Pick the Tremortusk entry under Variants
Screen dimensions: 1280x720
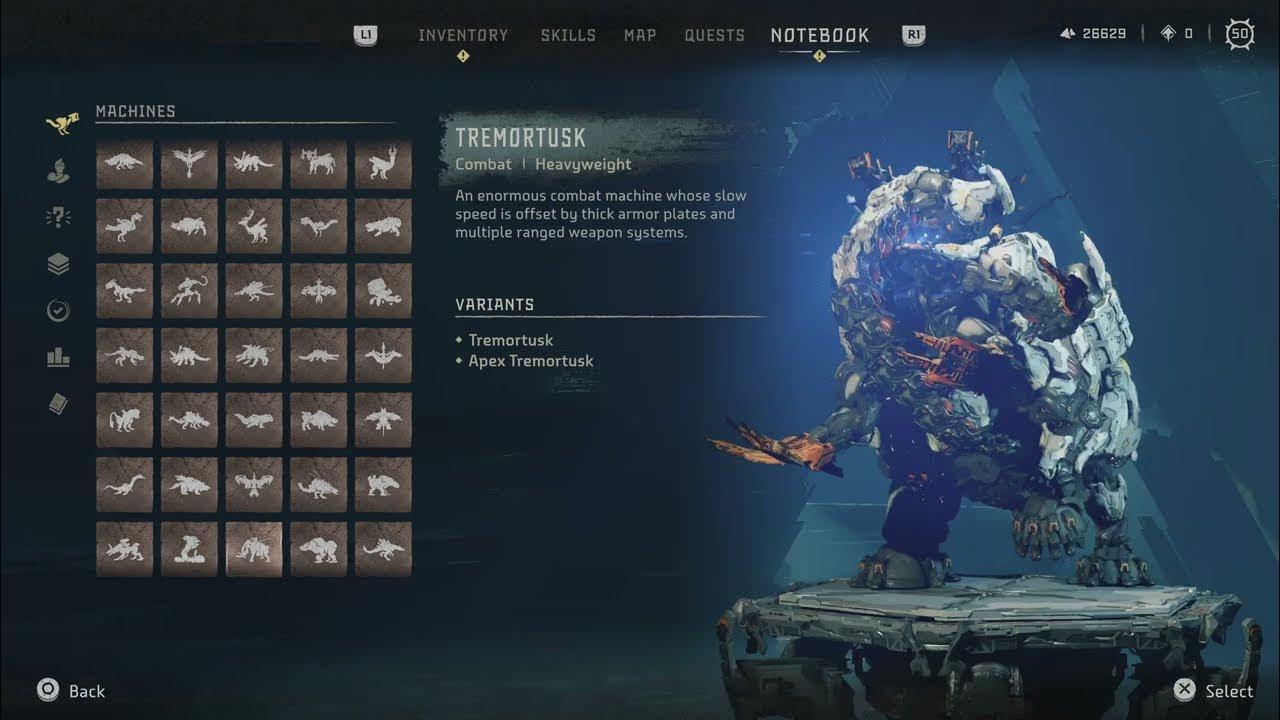pyautogui.click(x=510, y=340)
